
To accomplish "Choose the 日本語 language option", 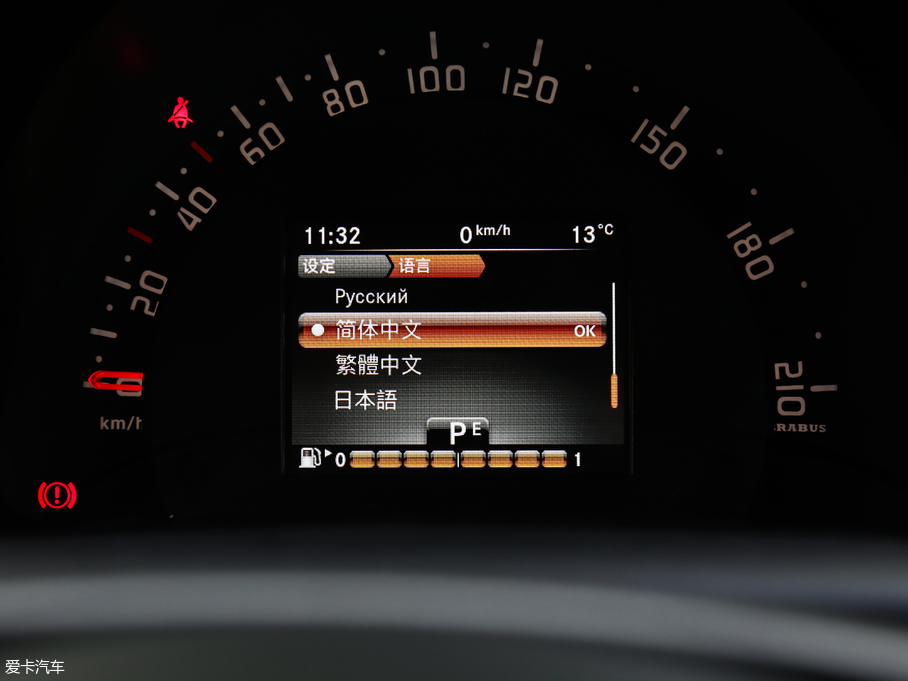I will (365, 400).
